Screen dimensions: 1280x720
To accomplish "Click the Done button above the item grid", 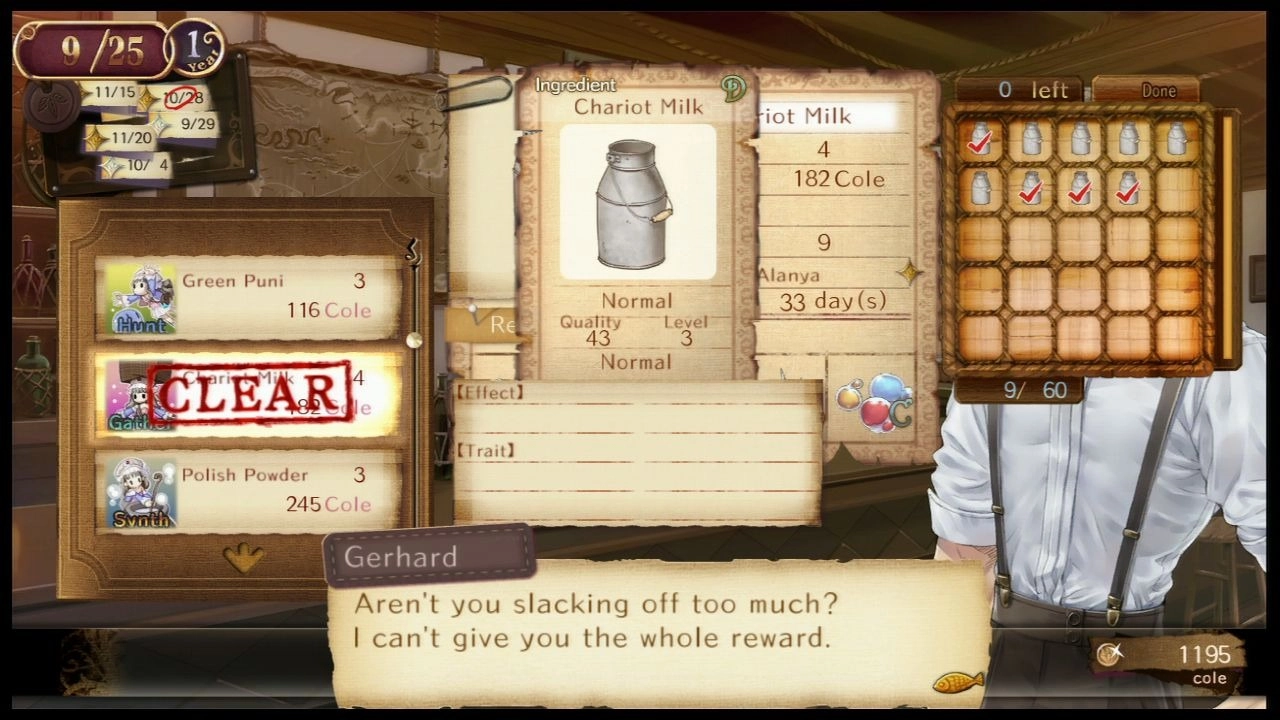I will (1158, 90).
